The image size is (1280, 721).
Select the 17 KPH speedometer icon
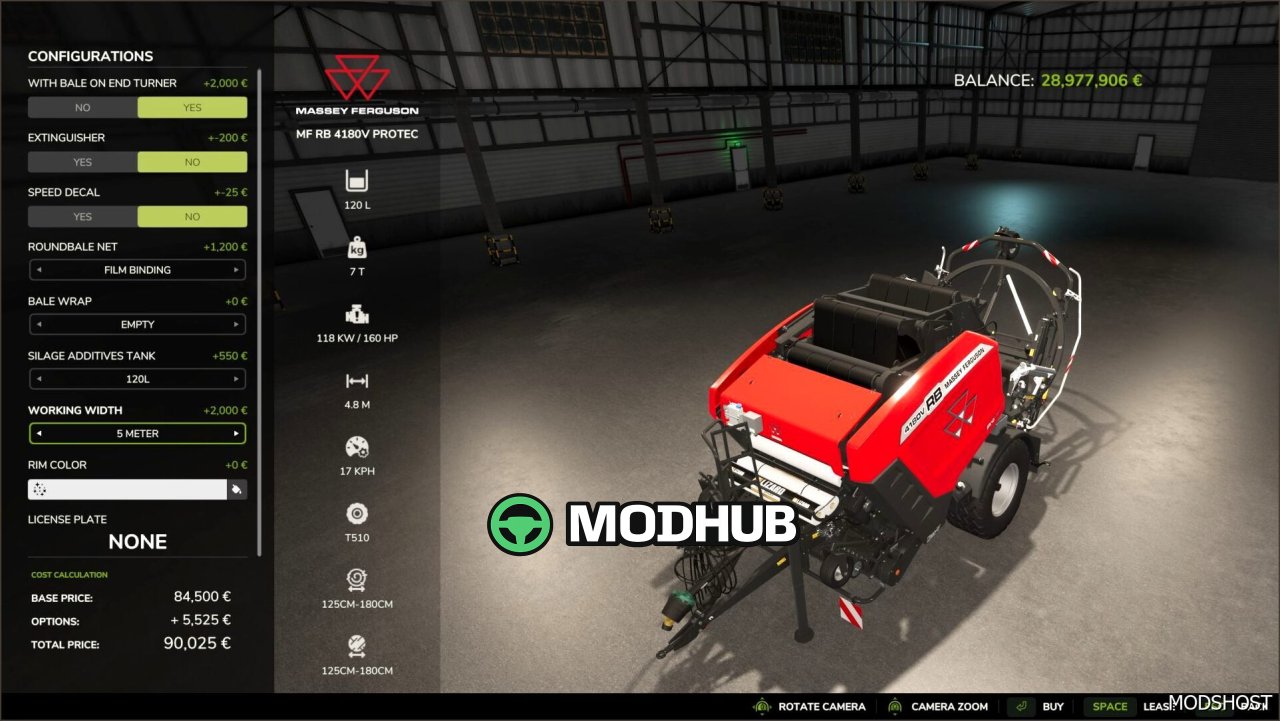(357, 446)
